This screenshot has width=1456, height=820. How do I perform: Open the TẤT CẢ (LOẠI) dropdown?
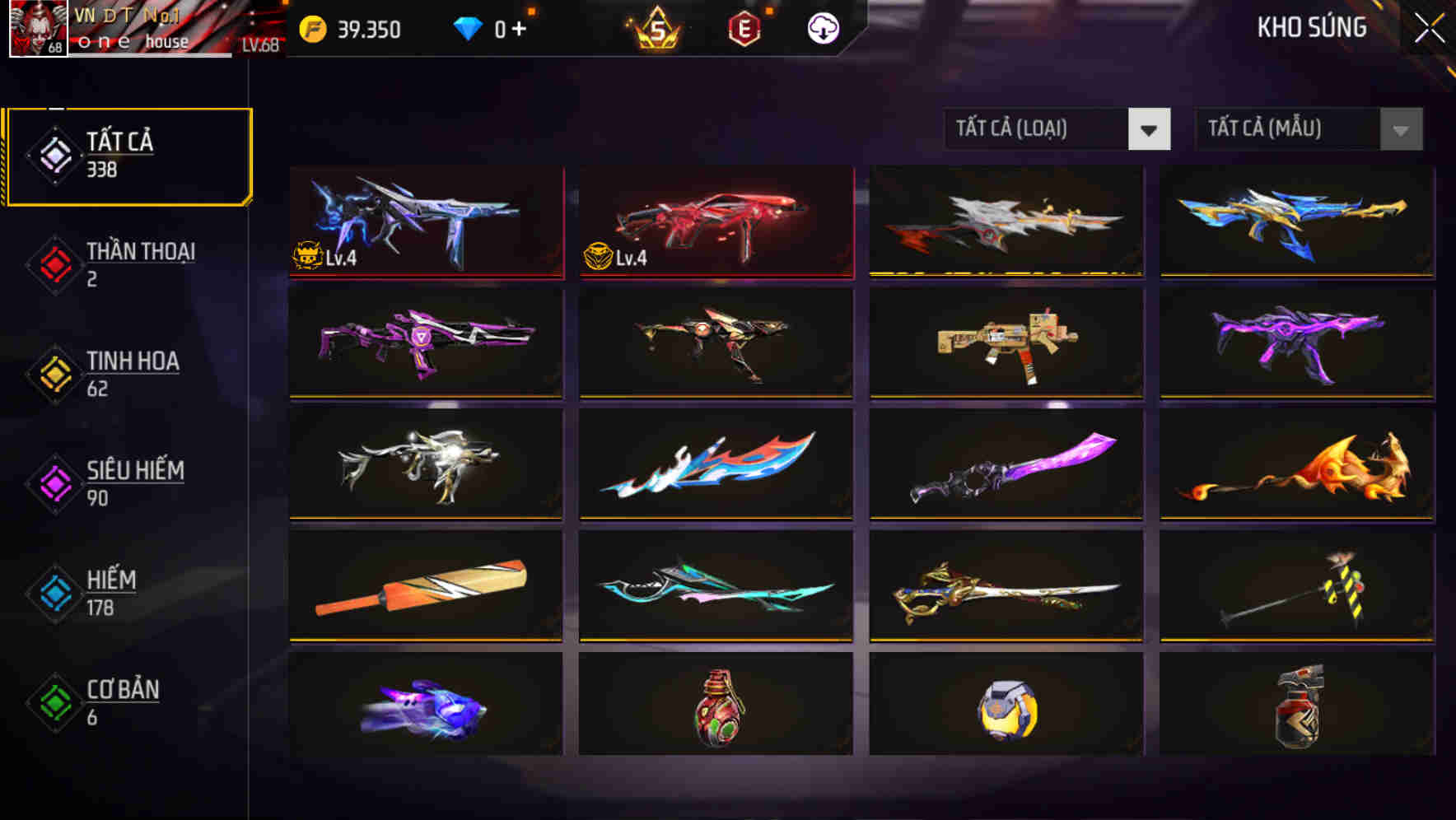1038,129
